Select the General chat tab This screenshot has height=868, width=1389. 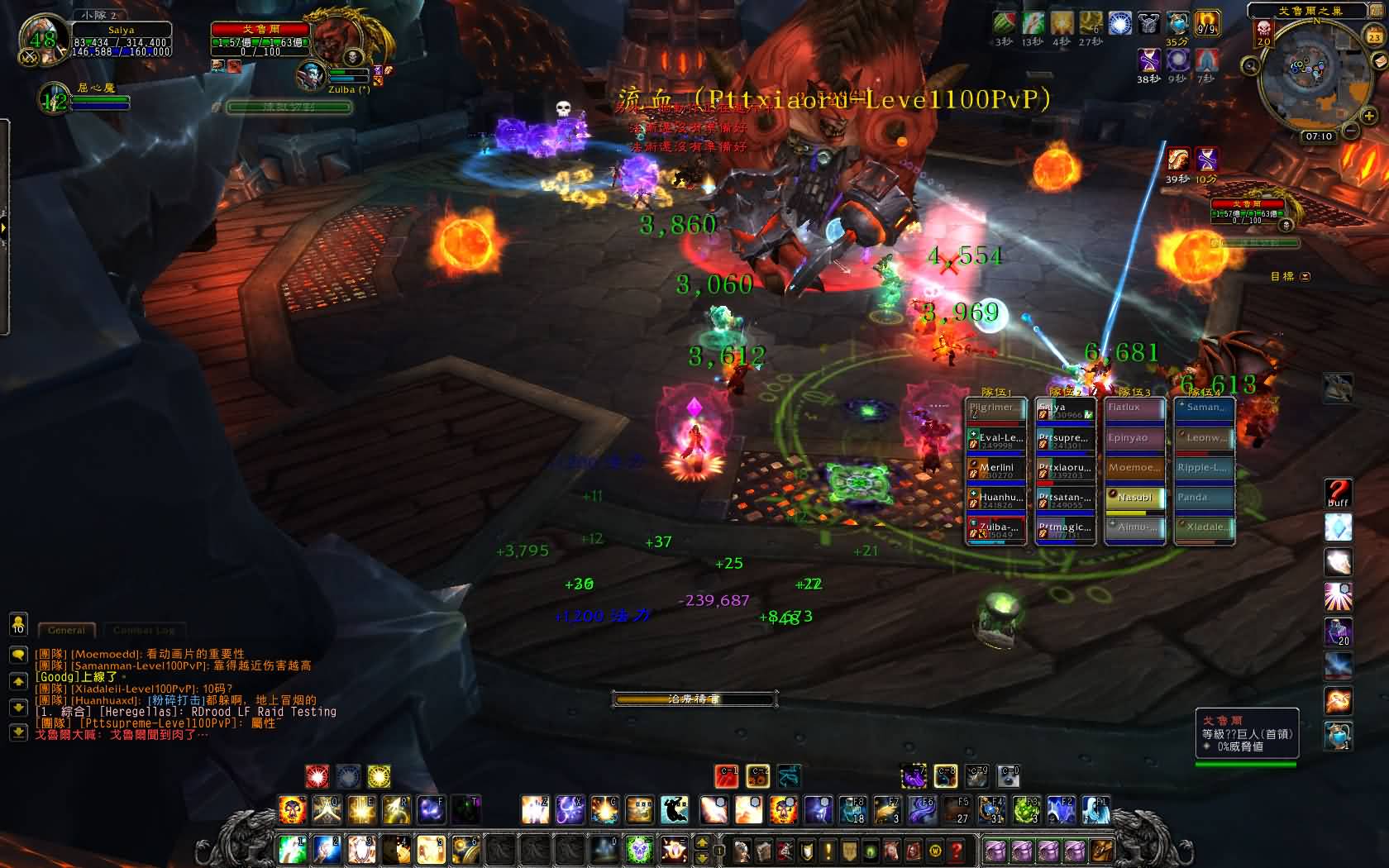point(66,630)
